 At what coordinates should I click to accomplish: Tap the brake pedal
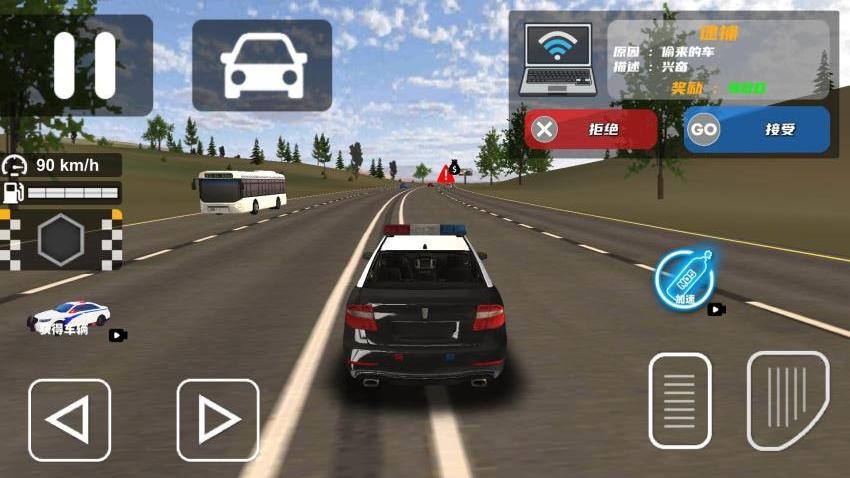point(680,400)
